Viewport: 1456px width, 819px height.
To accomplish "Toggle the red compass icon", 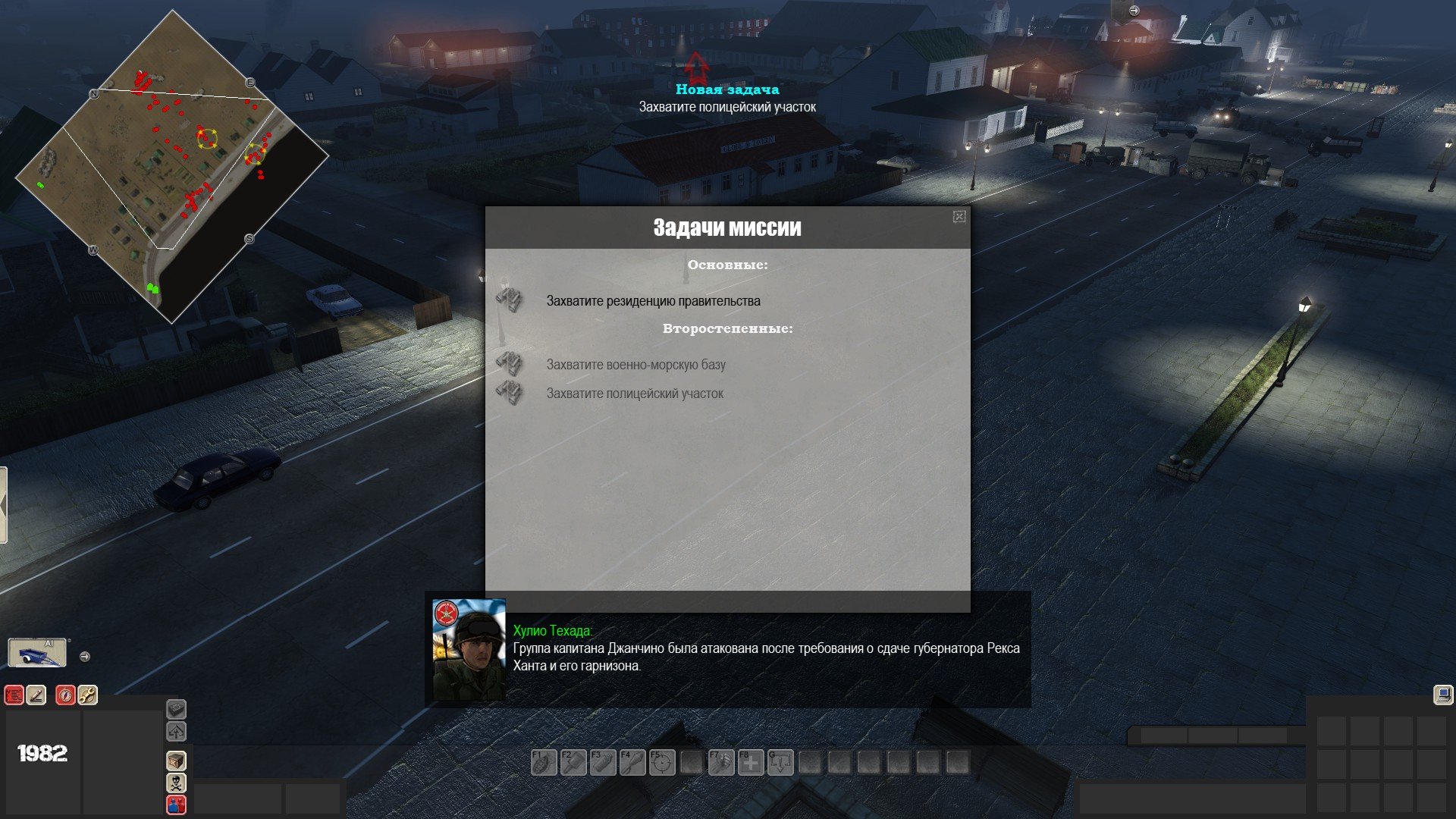I will tap(66, 695).
